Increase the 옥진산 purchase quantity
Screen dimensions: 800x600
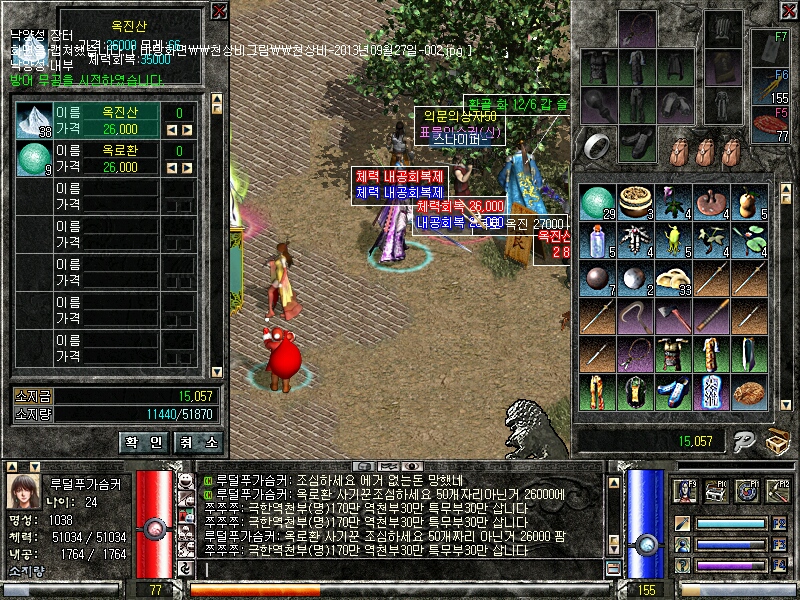tap(186, 130)
